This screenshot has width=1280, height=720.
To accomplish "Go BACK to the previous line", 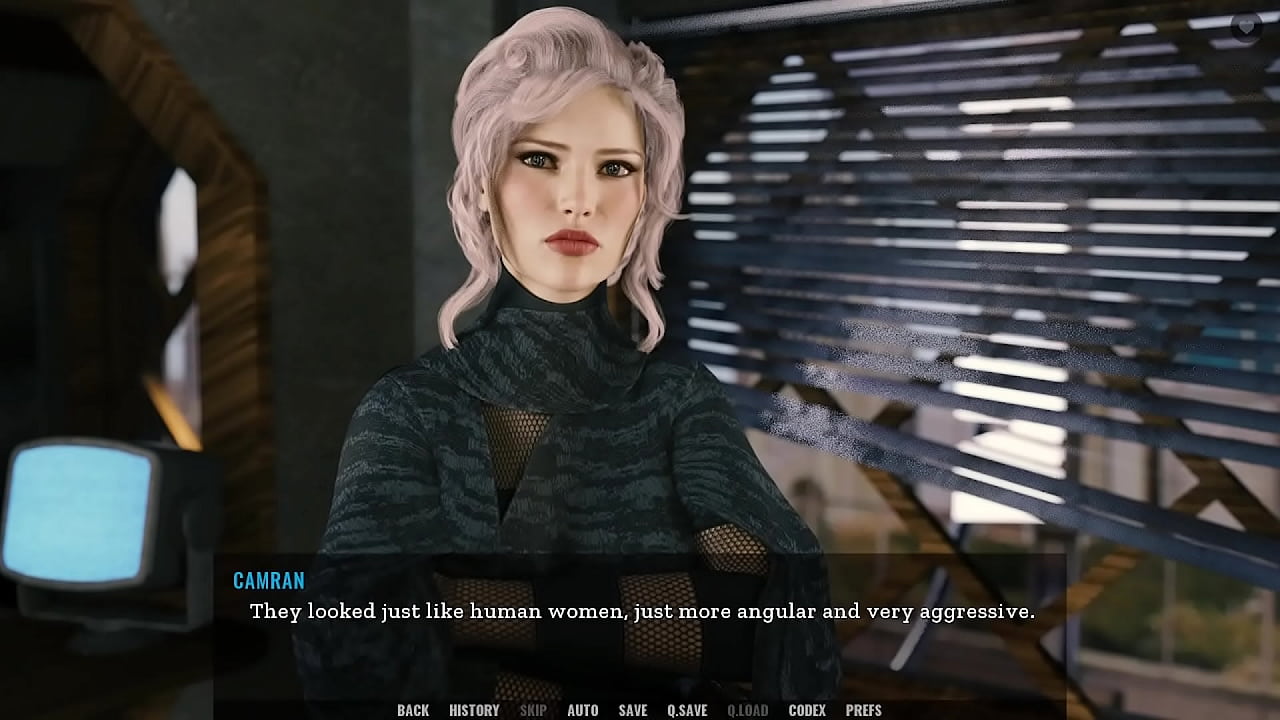I will [x=412, y=710].
